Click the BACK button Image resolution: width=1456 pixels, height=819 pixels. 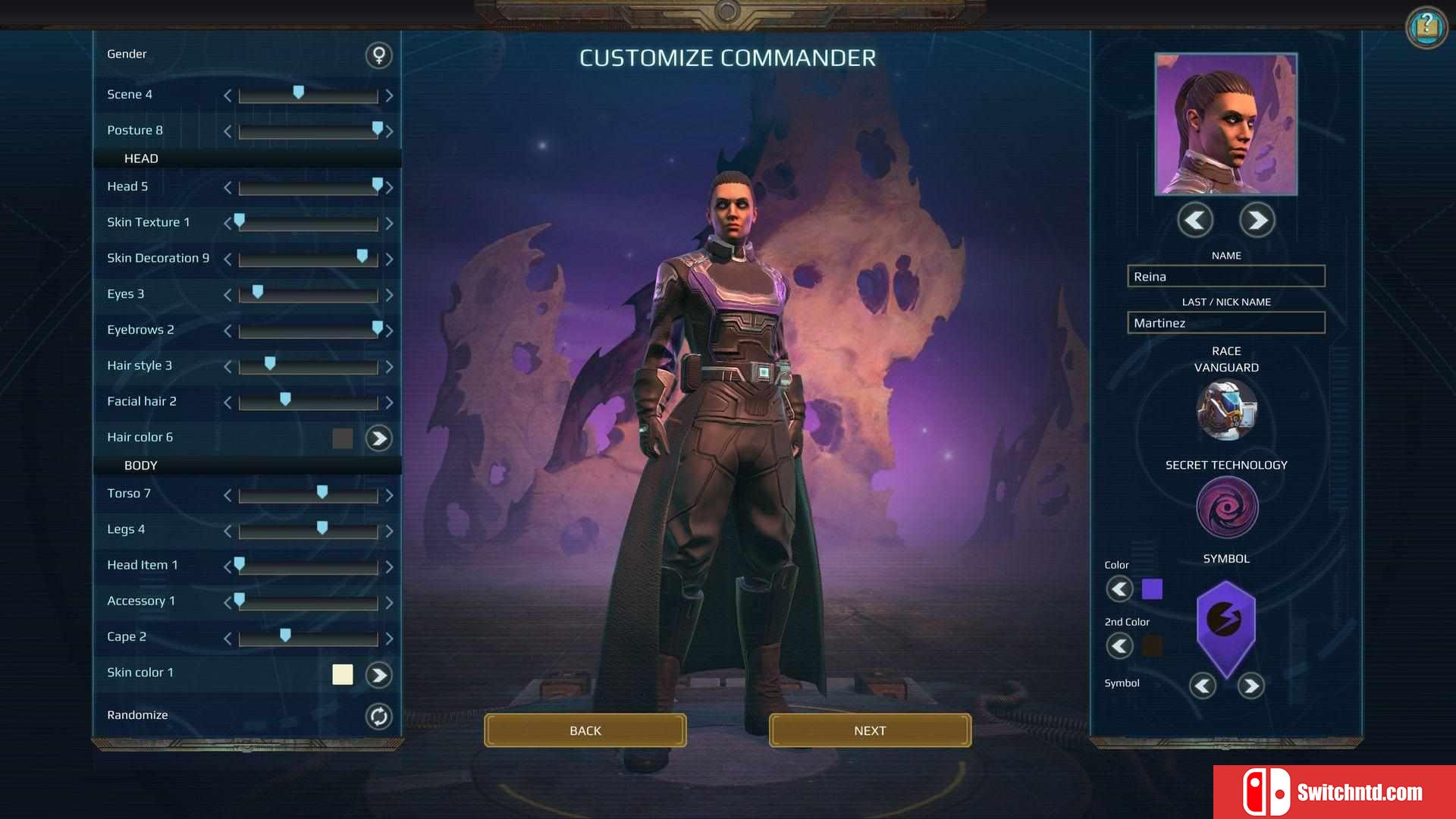click(585, 730)
